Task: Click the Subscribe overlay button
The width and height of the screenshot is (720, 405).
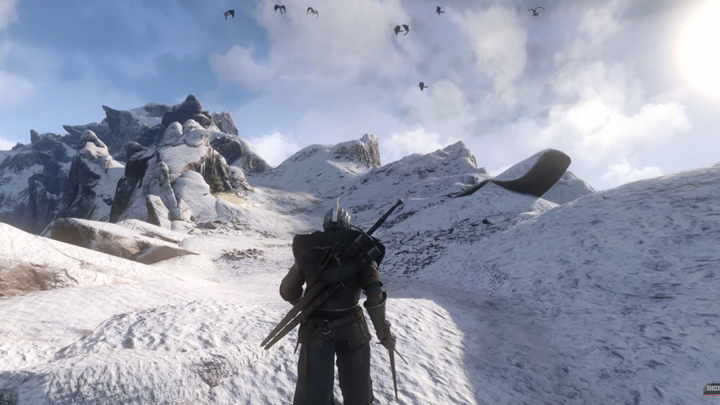Action: (x=711, y=388)
